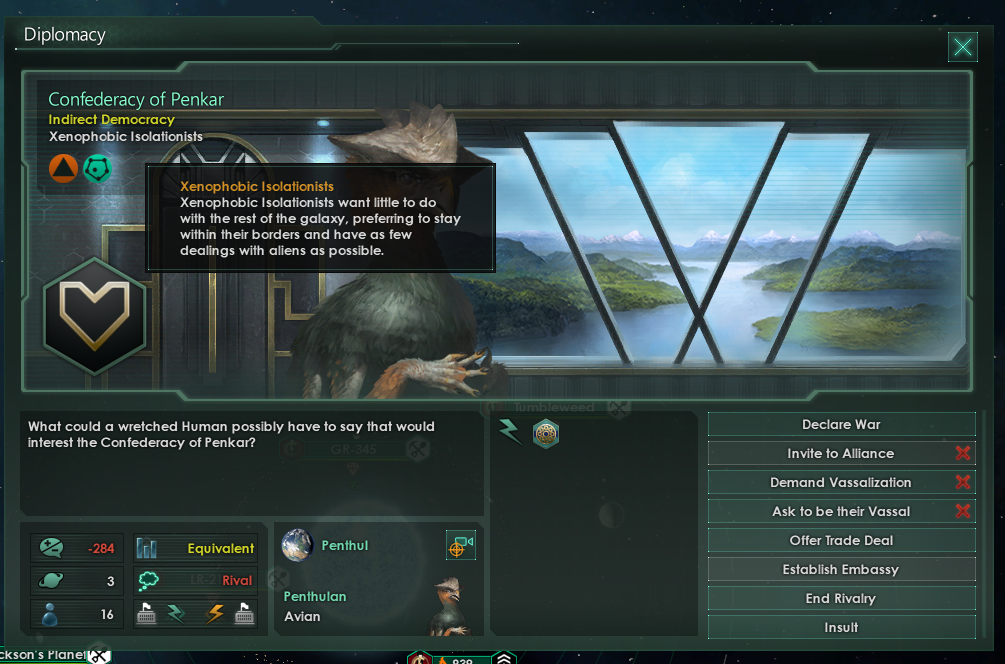The image size is (1005, 664).
Task: Click the Penthul homeworld planet name
Action: click(x=345, y=546)
